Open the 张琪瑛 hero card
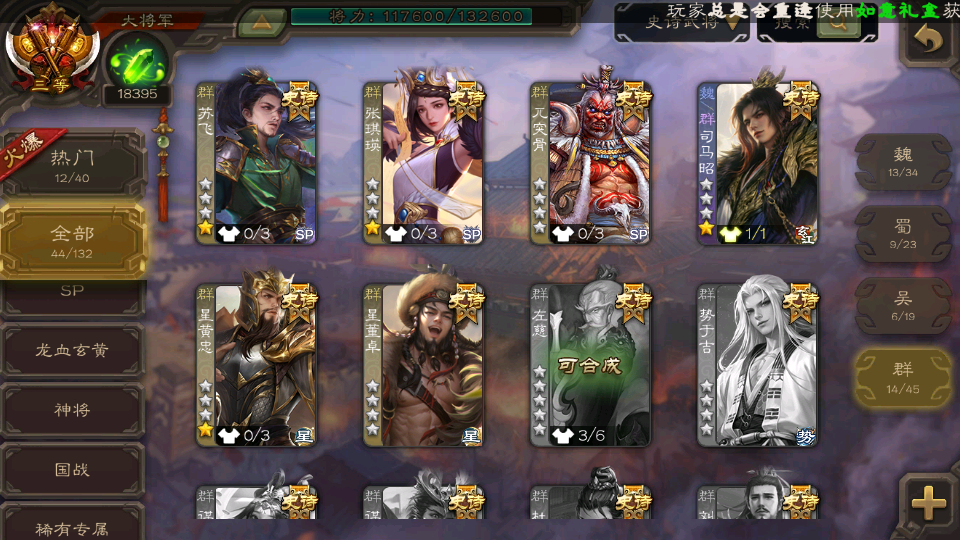 tap(423, 162)
